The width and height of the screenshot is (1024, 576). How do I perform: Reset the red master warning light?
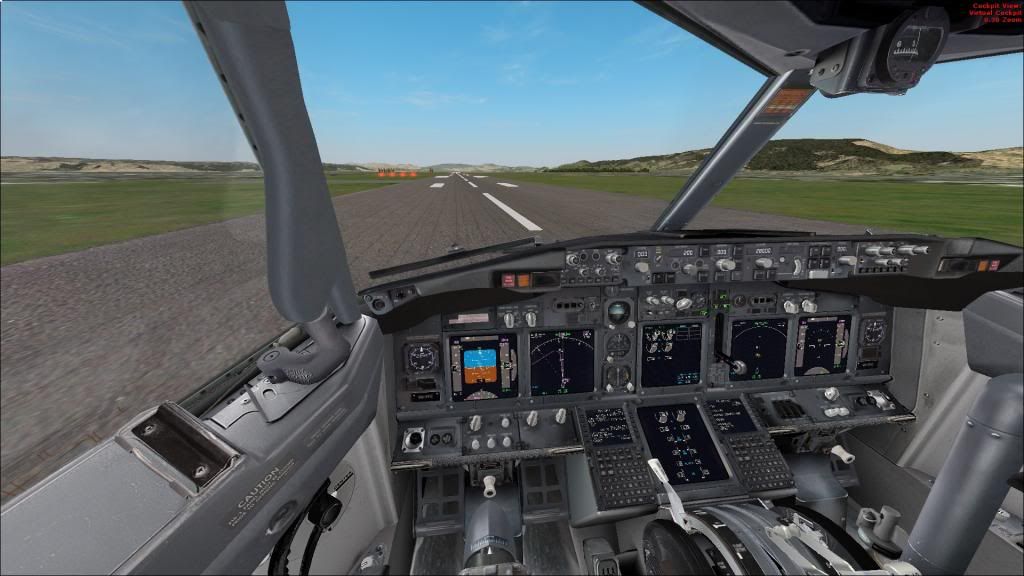[509, 282]
